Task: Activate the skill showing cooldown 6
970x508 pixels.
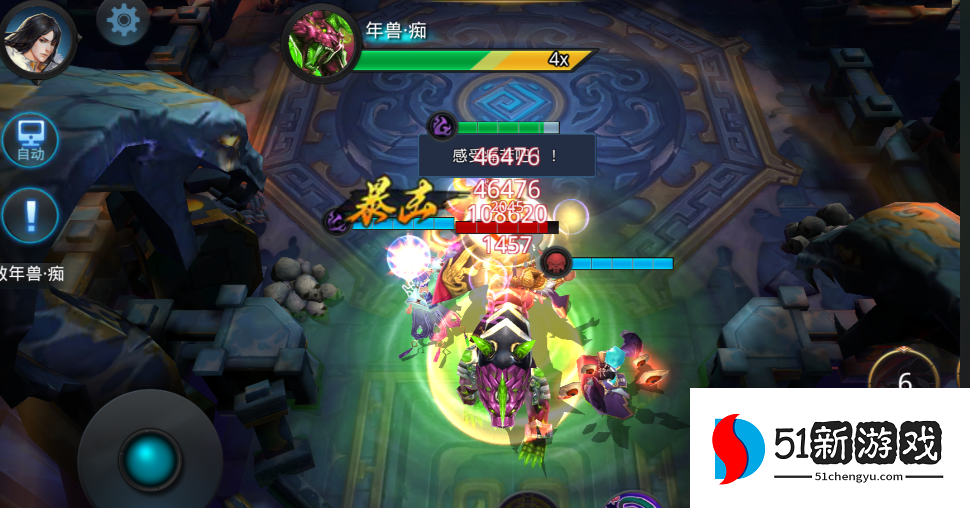Action: click(905, 381)
